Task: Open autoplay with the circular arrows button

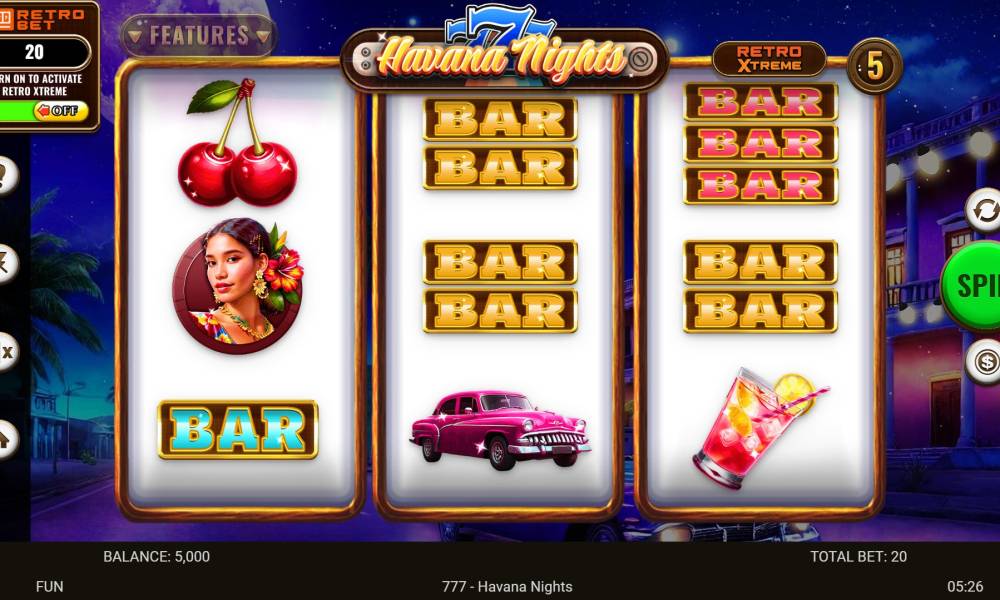Action: point(984,212)
